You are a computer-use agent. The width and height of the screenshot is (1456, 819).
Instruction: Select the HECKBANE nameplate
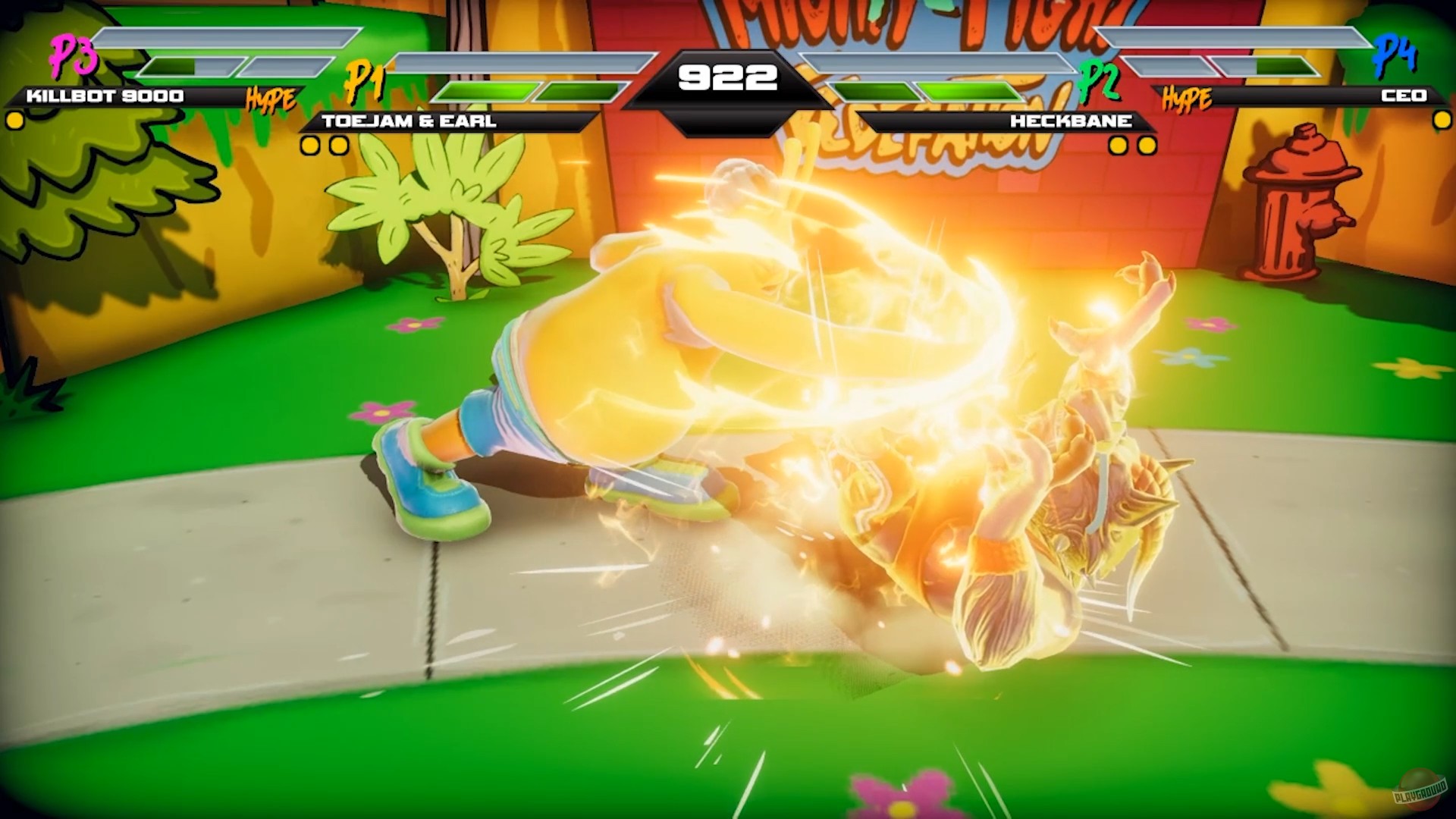pyautogui.click(x=1072, y=120)
